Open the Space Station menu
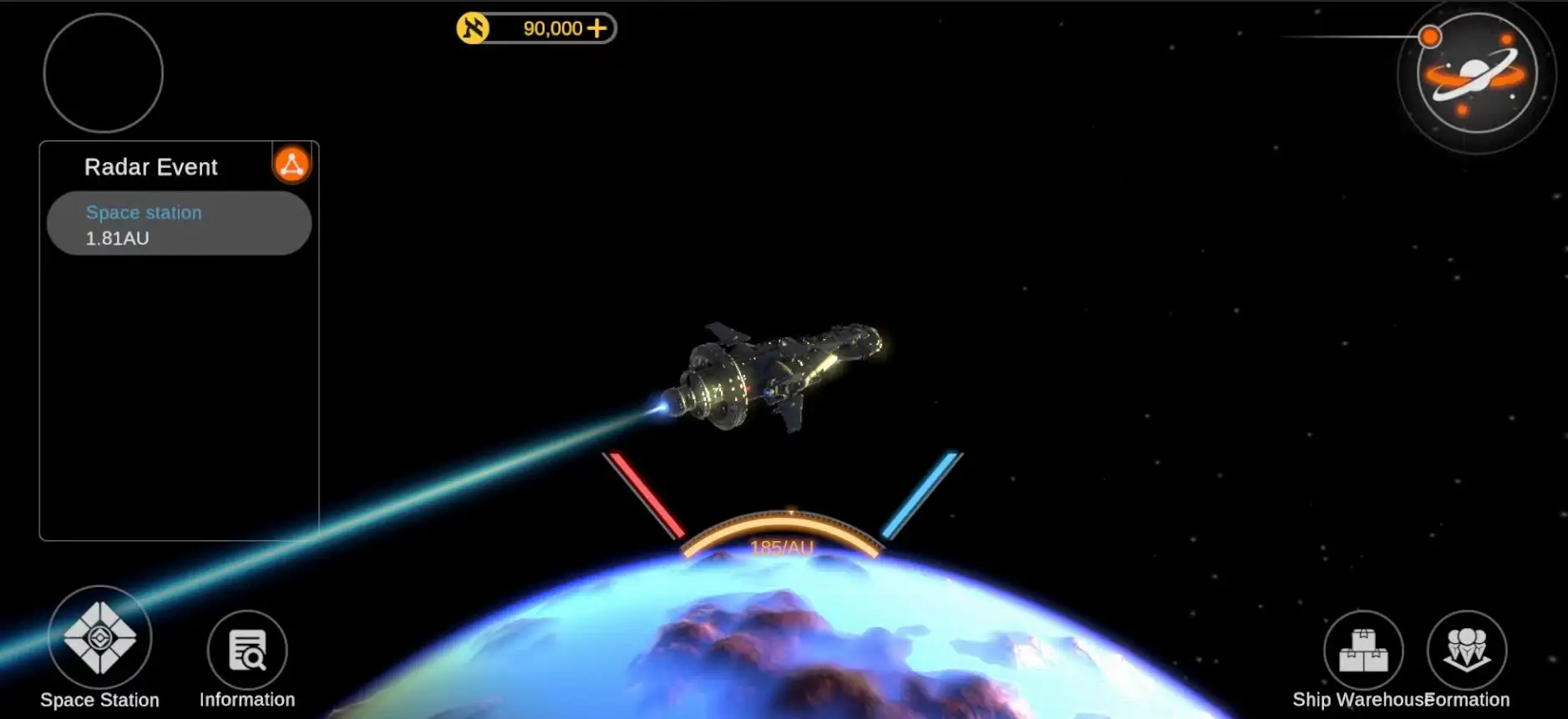 (x=99, y=639)
